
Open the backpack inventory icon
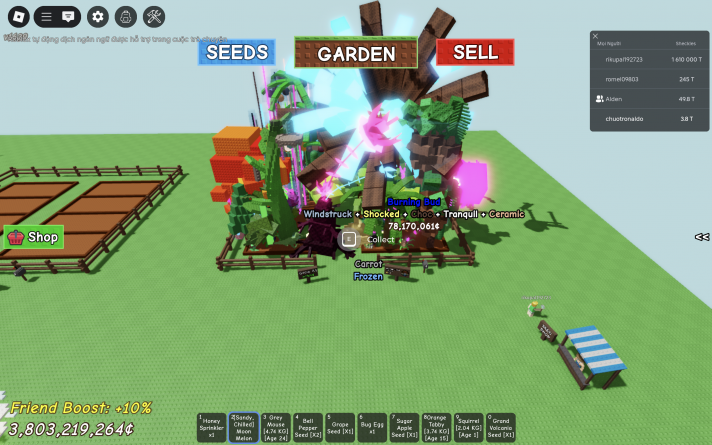pos(126,16)
